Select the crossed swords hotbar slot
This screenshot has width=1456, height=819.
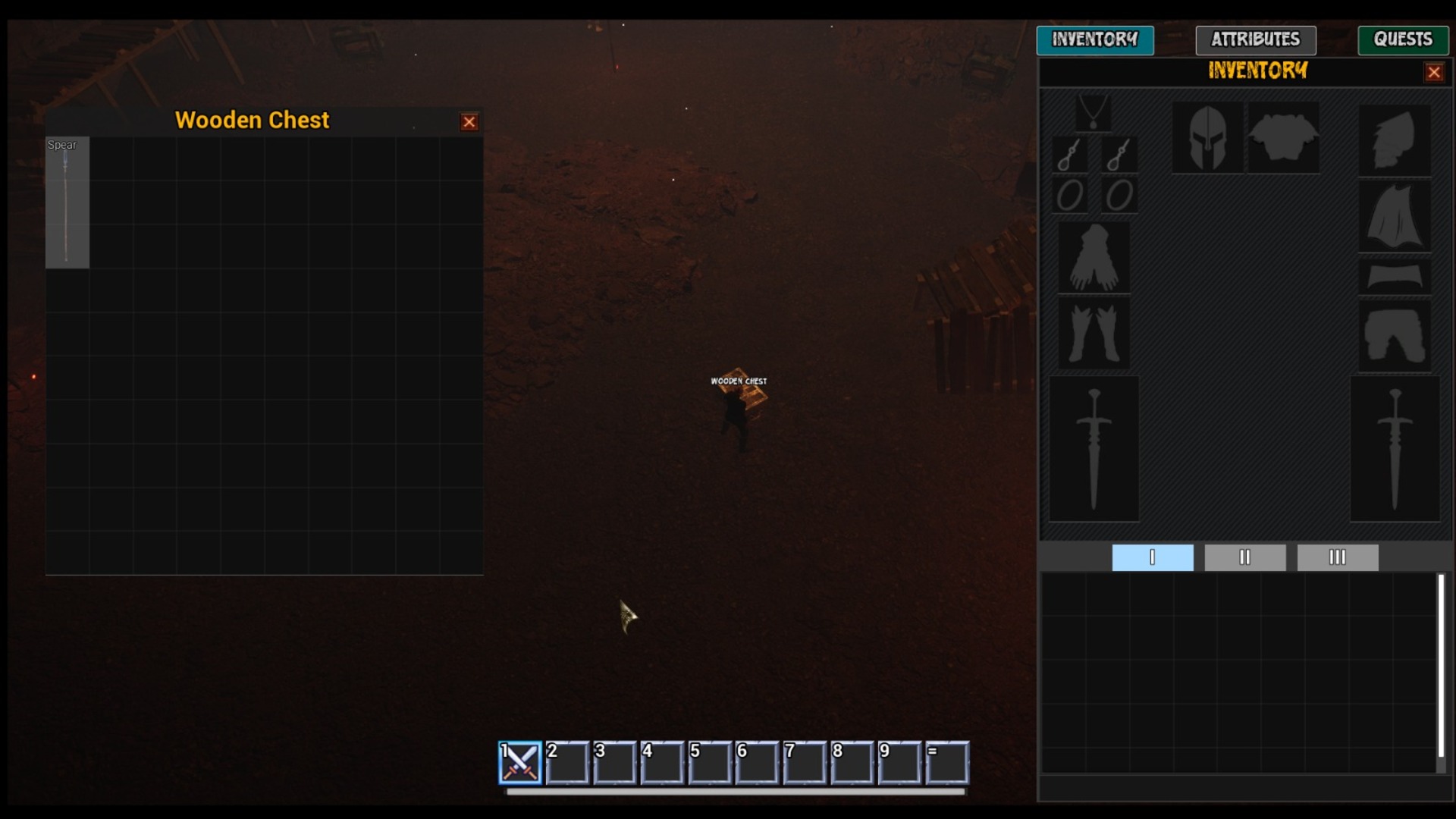point(520,762)
